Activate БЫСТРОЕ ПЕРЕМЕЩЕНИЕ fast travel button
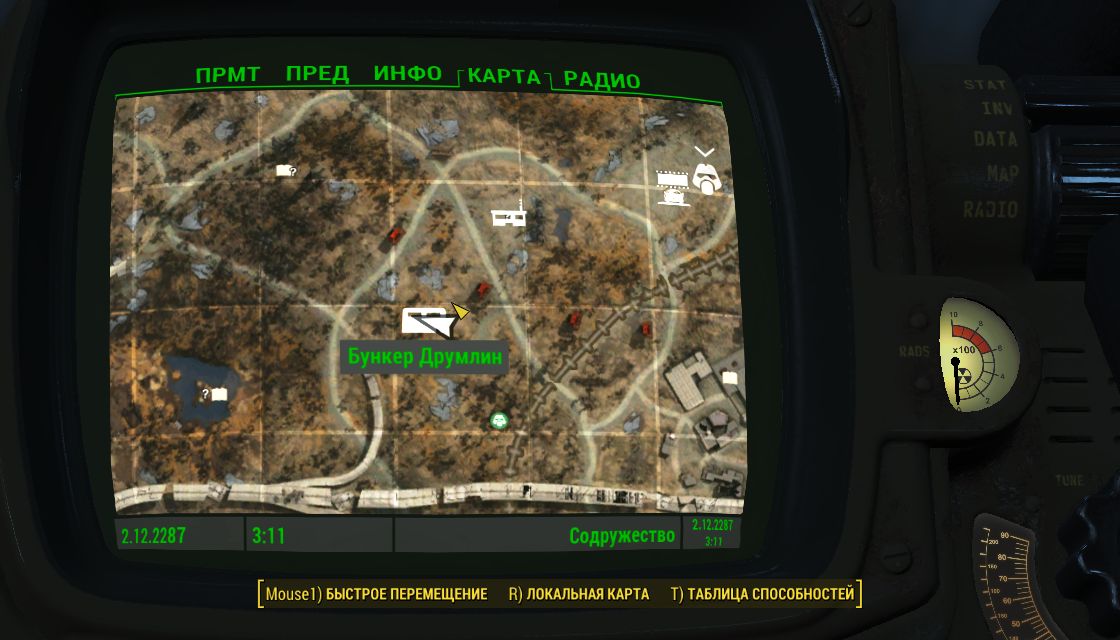 tap(376, 594)
